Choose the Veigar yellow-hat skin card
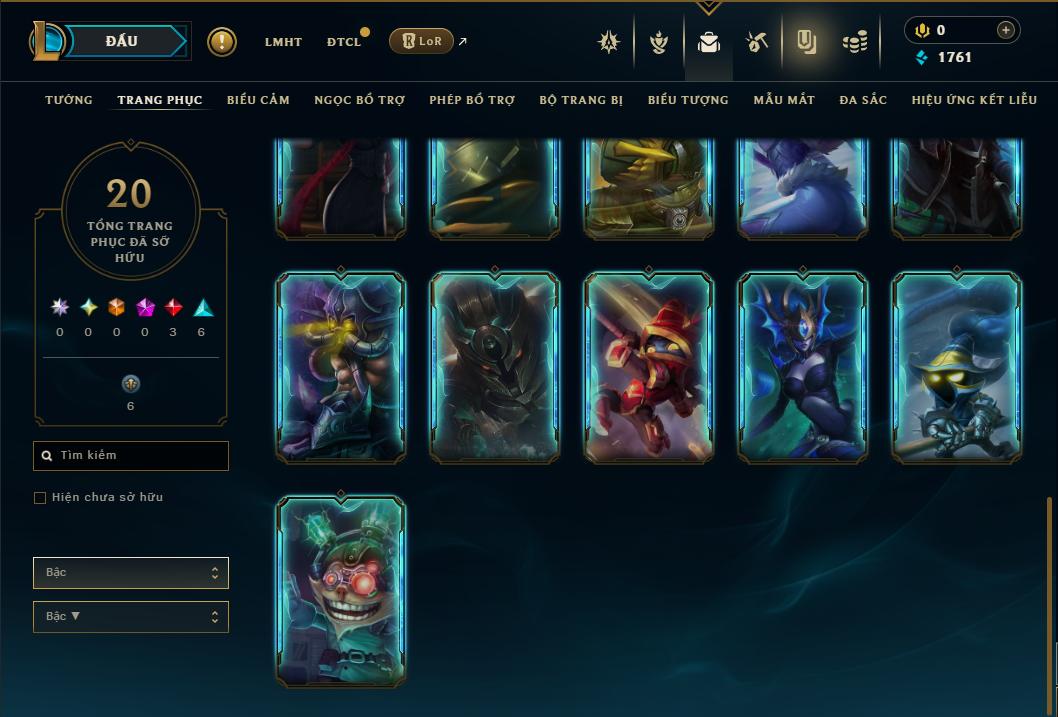 click(x=956, y=368)
